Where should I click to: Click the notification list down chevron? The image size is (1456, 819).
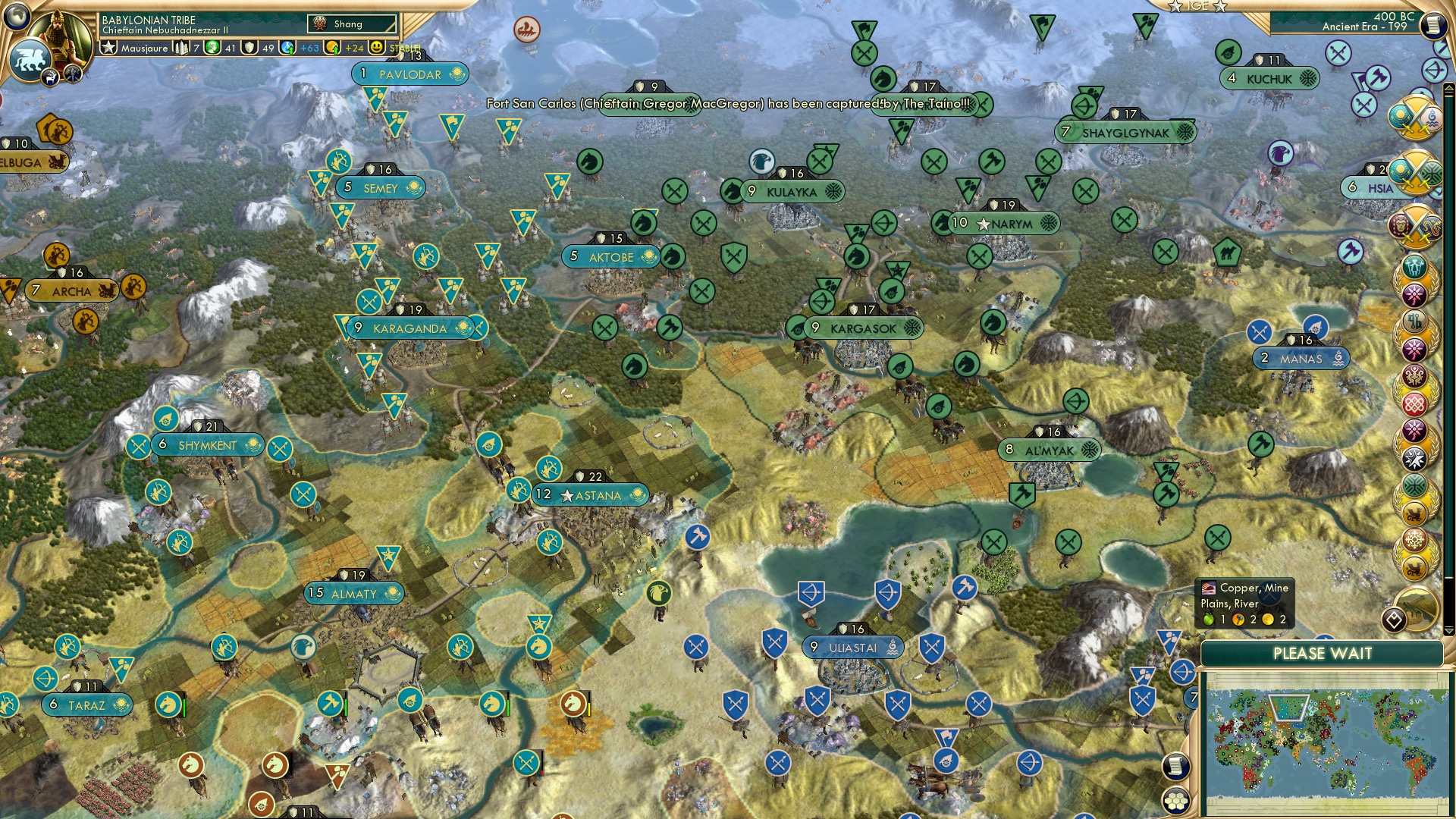pyautogui.click(x=1449, y=631)
